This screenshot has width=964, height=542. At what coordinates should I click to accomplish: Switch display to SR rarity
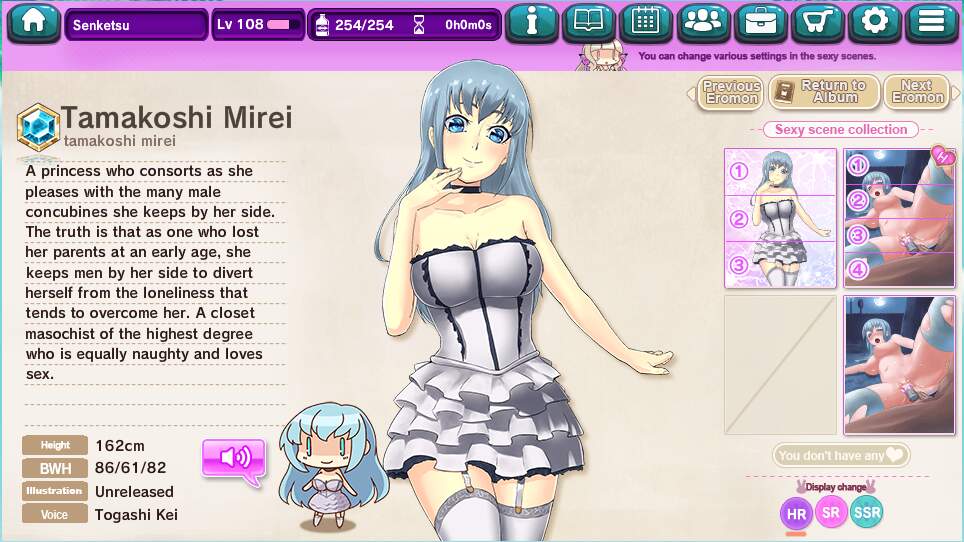(x=831, y=513)
